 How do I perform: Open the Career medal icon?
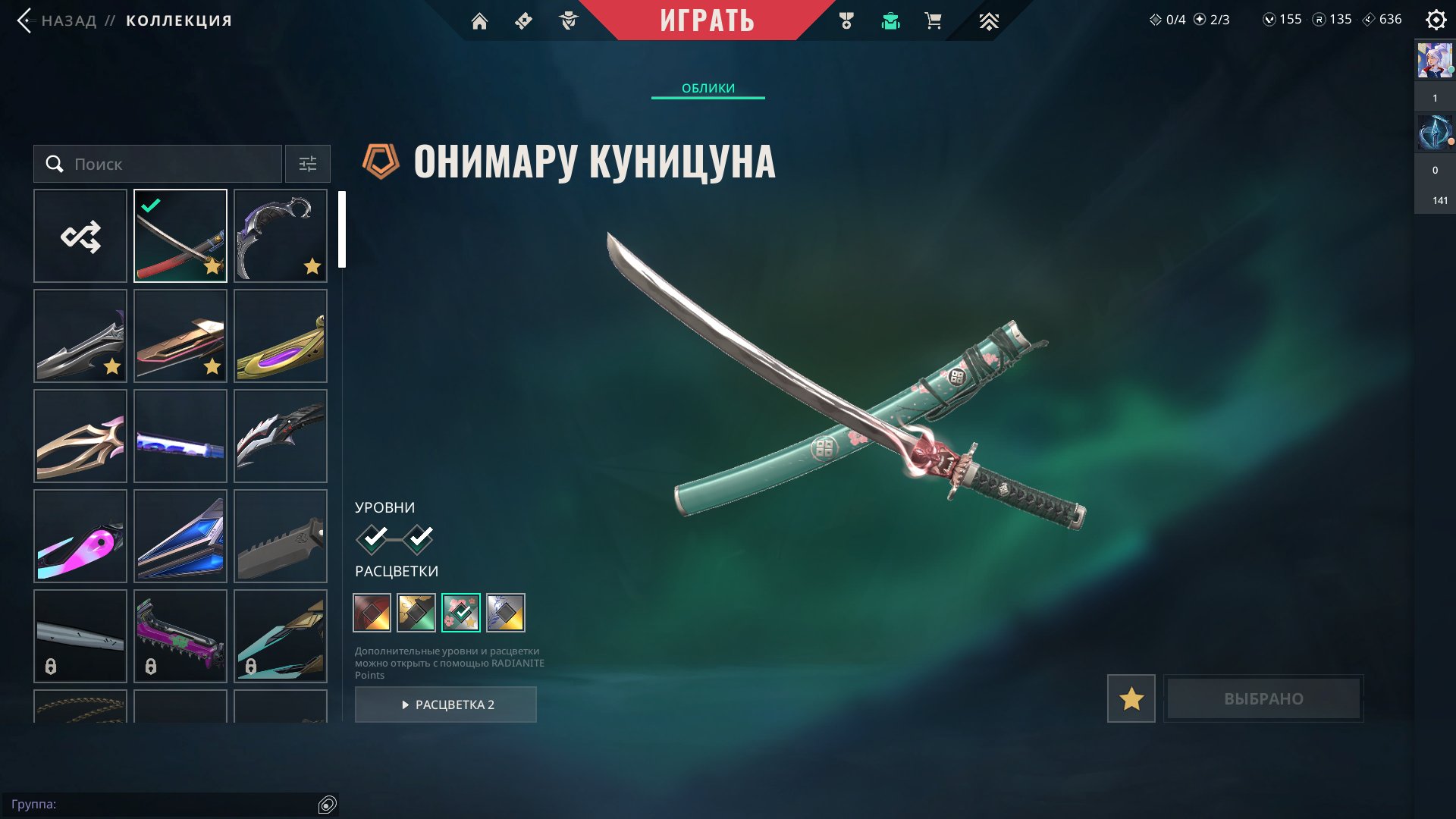pyautogui.click(x=848, y=20)
